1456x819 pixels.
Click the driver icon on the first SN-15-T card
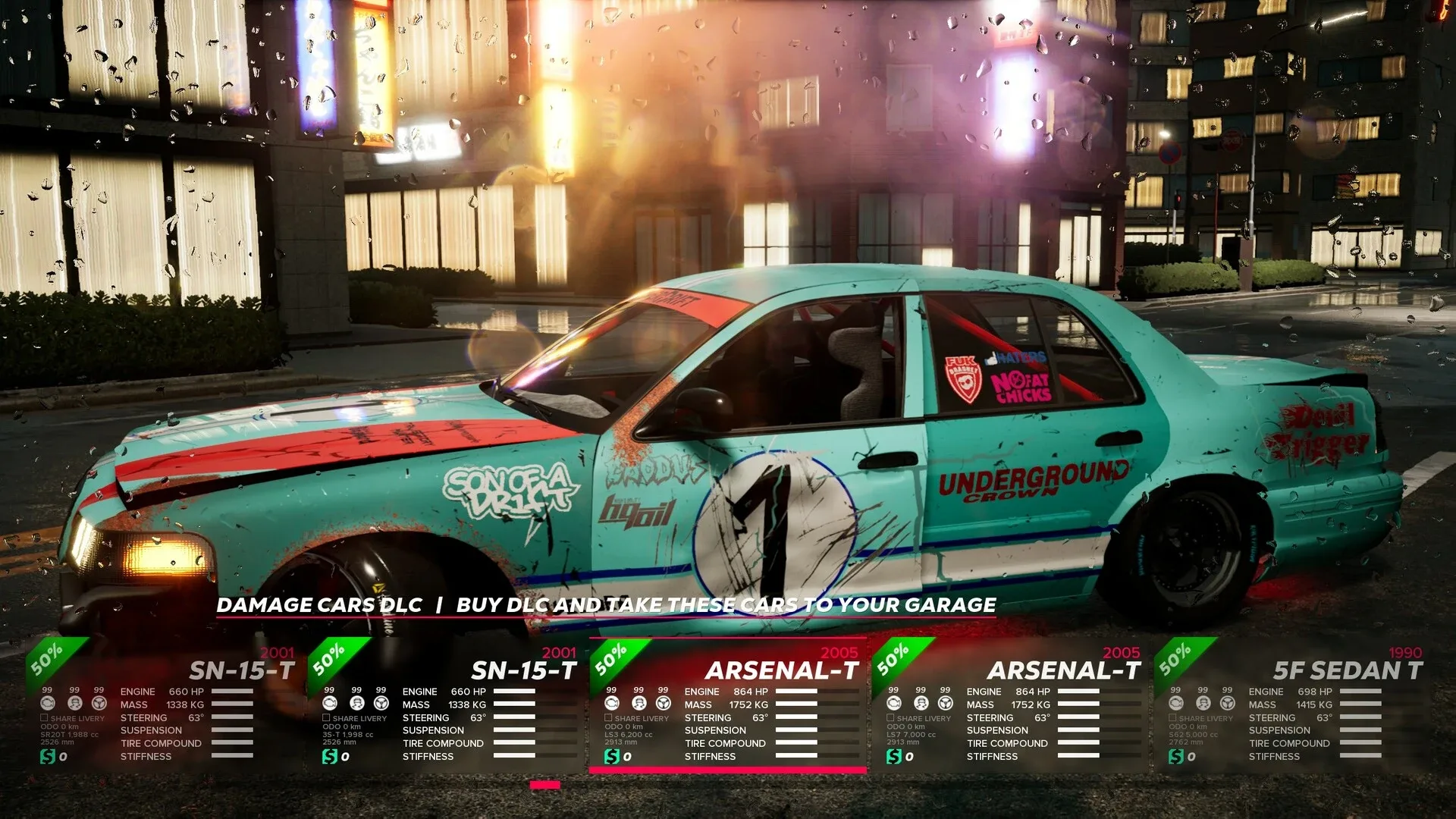click(74, 704)
